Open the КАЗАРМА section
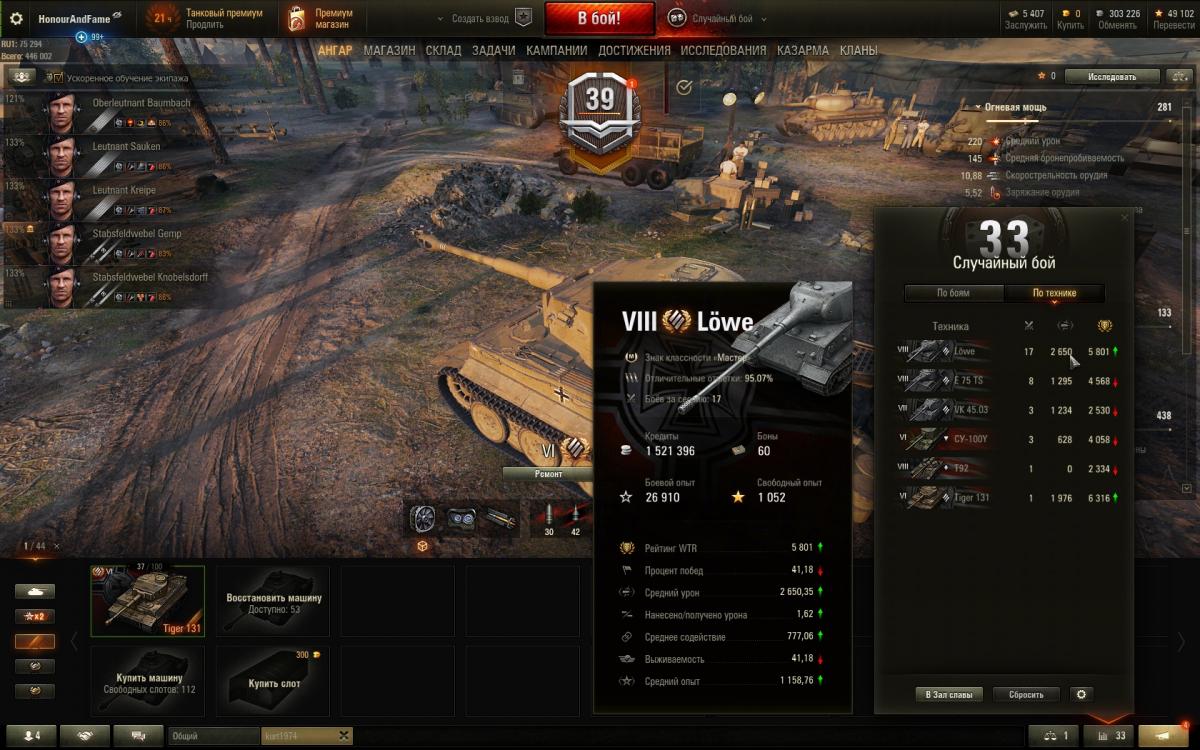Viewport: 1200px width, 750px height. tap(803, 50)
